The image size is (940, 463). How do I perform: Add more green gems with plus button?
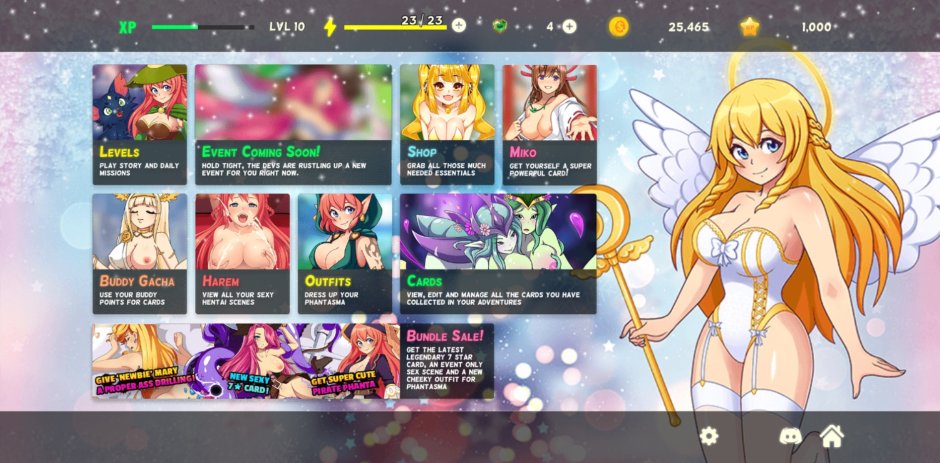click(x=569, y=26)
